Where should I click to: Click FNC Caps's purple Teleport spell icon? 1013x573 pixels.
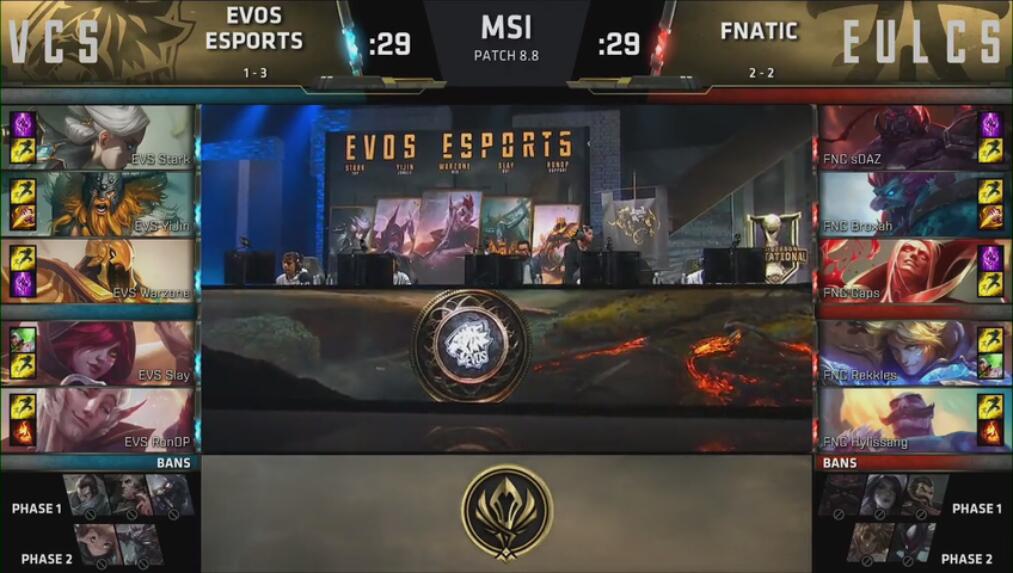click(990, 257)
